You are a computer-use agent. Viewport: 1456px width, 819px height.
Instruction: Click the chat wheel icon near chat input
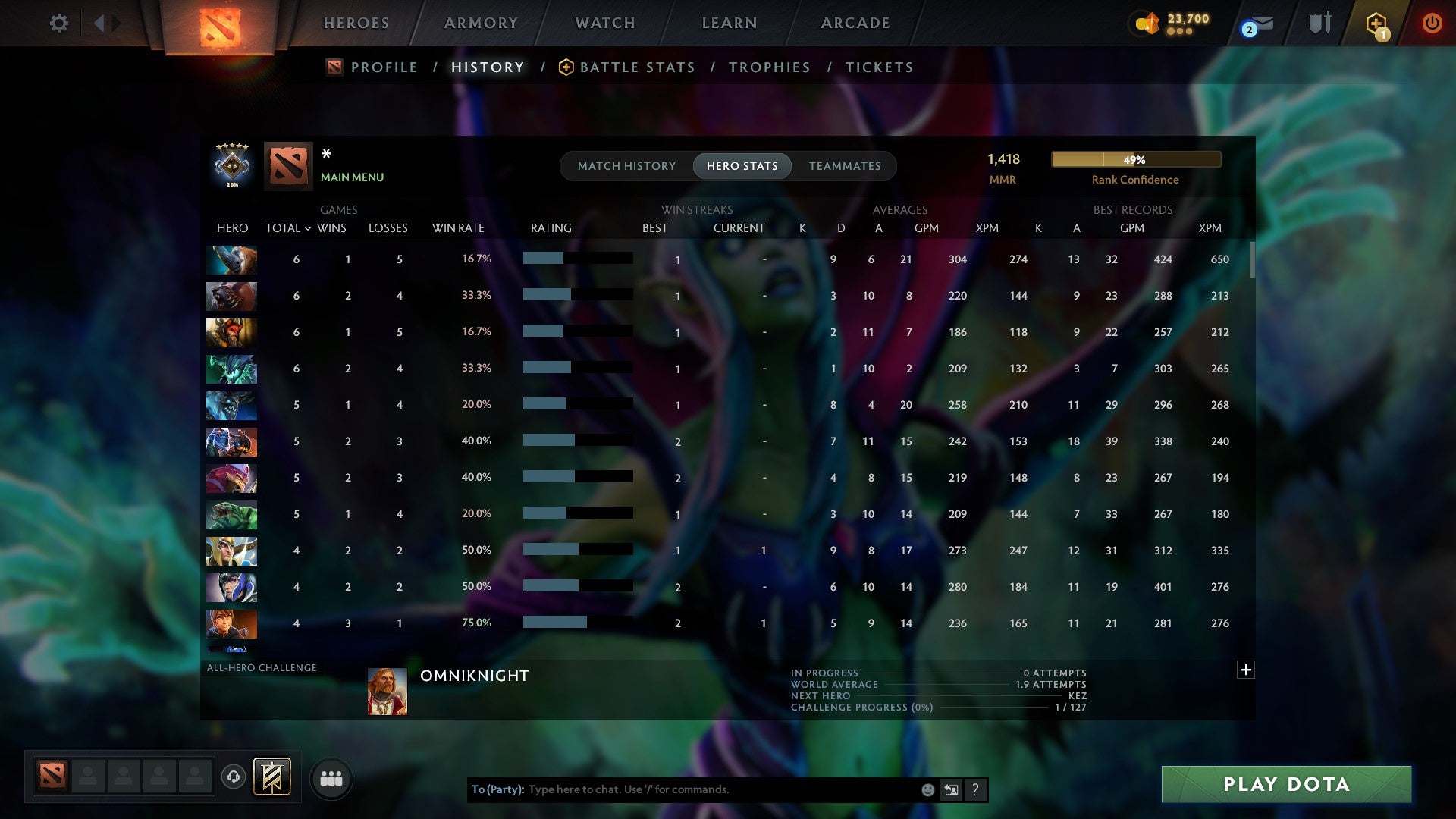coord(952,789)
